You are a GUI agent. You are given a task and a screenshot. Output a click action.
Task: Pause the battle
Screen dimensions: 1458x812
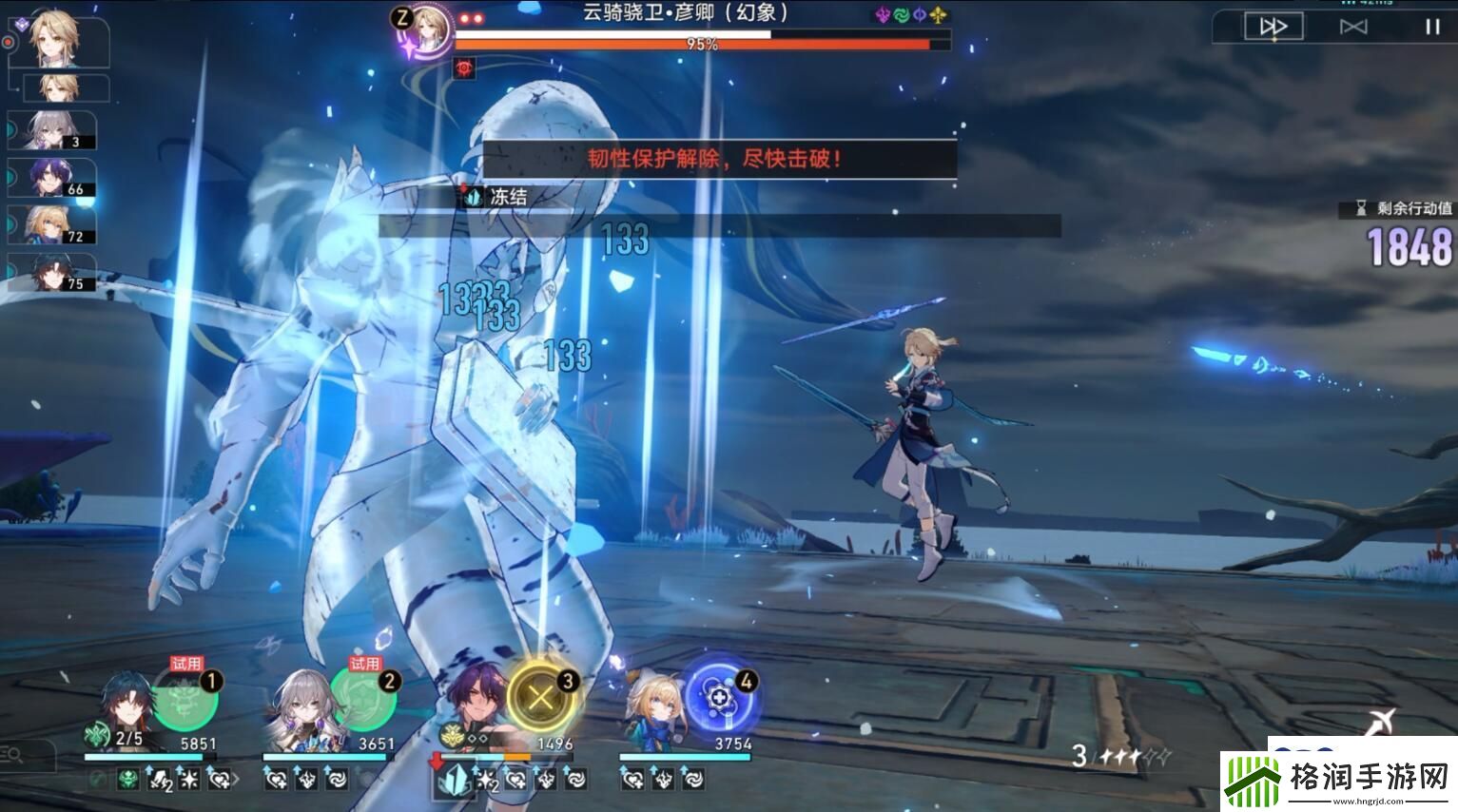click(1431, 27)
